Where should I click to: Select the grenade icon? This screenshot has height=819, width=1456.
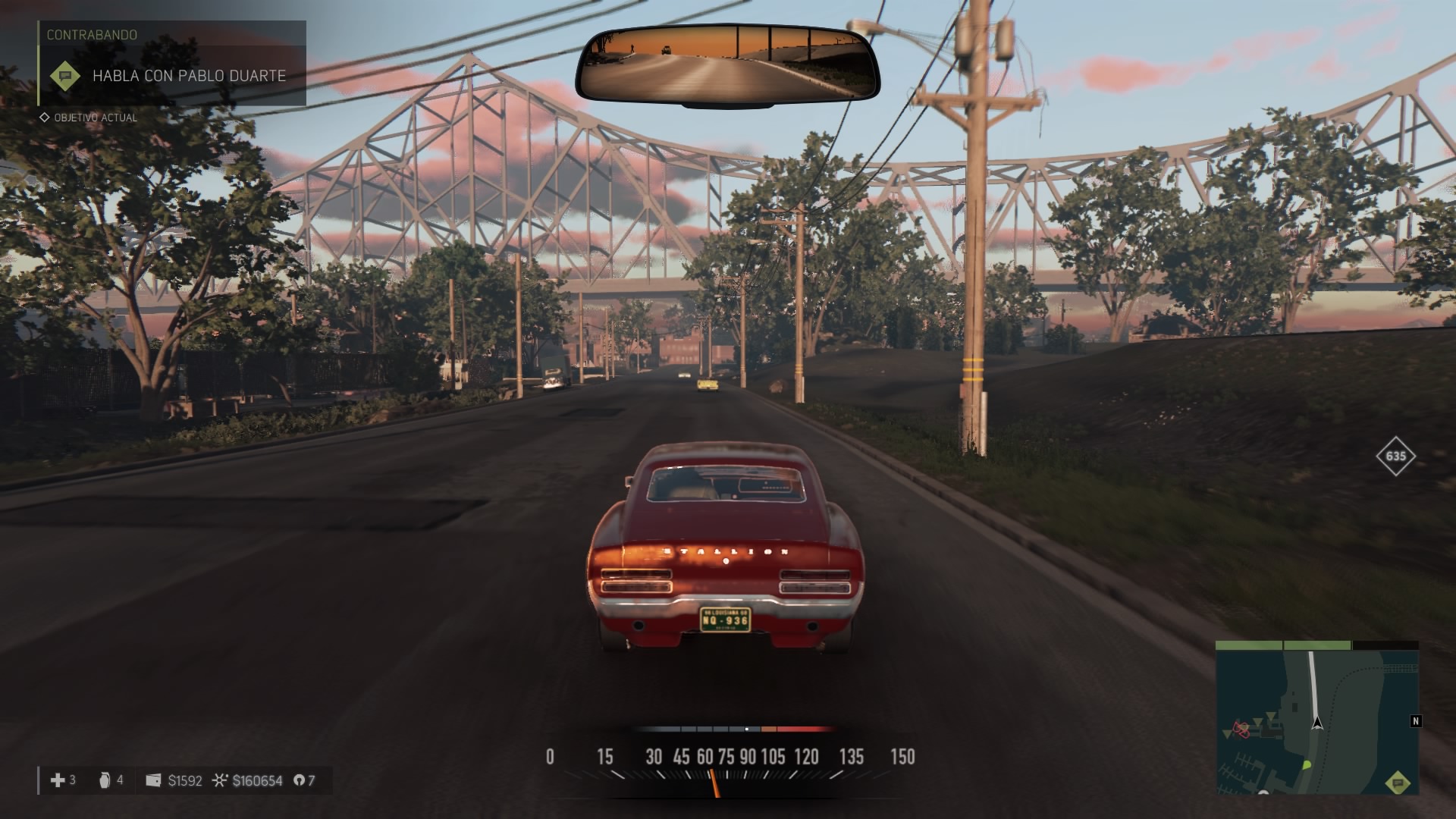pos(105,780)
